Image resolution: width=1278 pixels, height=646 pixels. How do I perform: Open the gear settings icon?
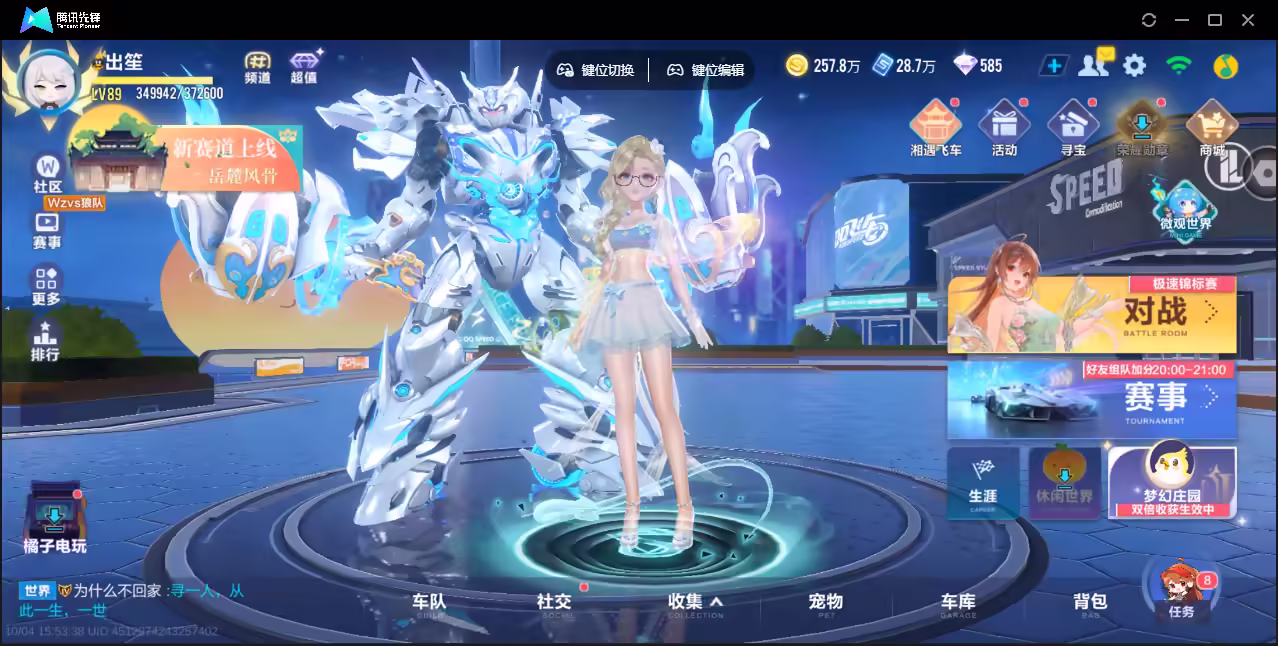tap(1134, 66)
